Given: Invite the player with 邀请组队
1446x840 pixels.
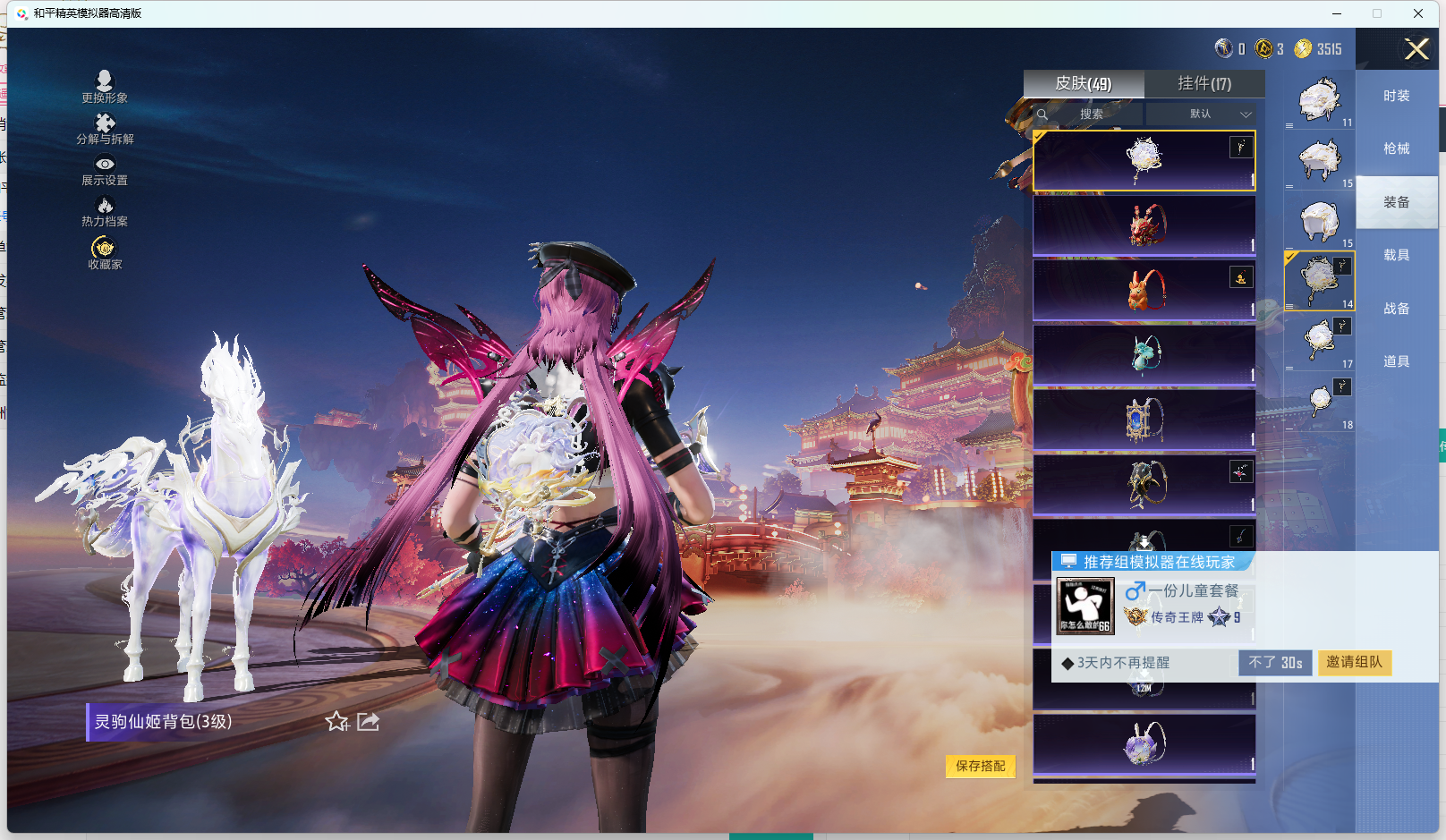Looking at the screenshot, I should pos(1354,662).
